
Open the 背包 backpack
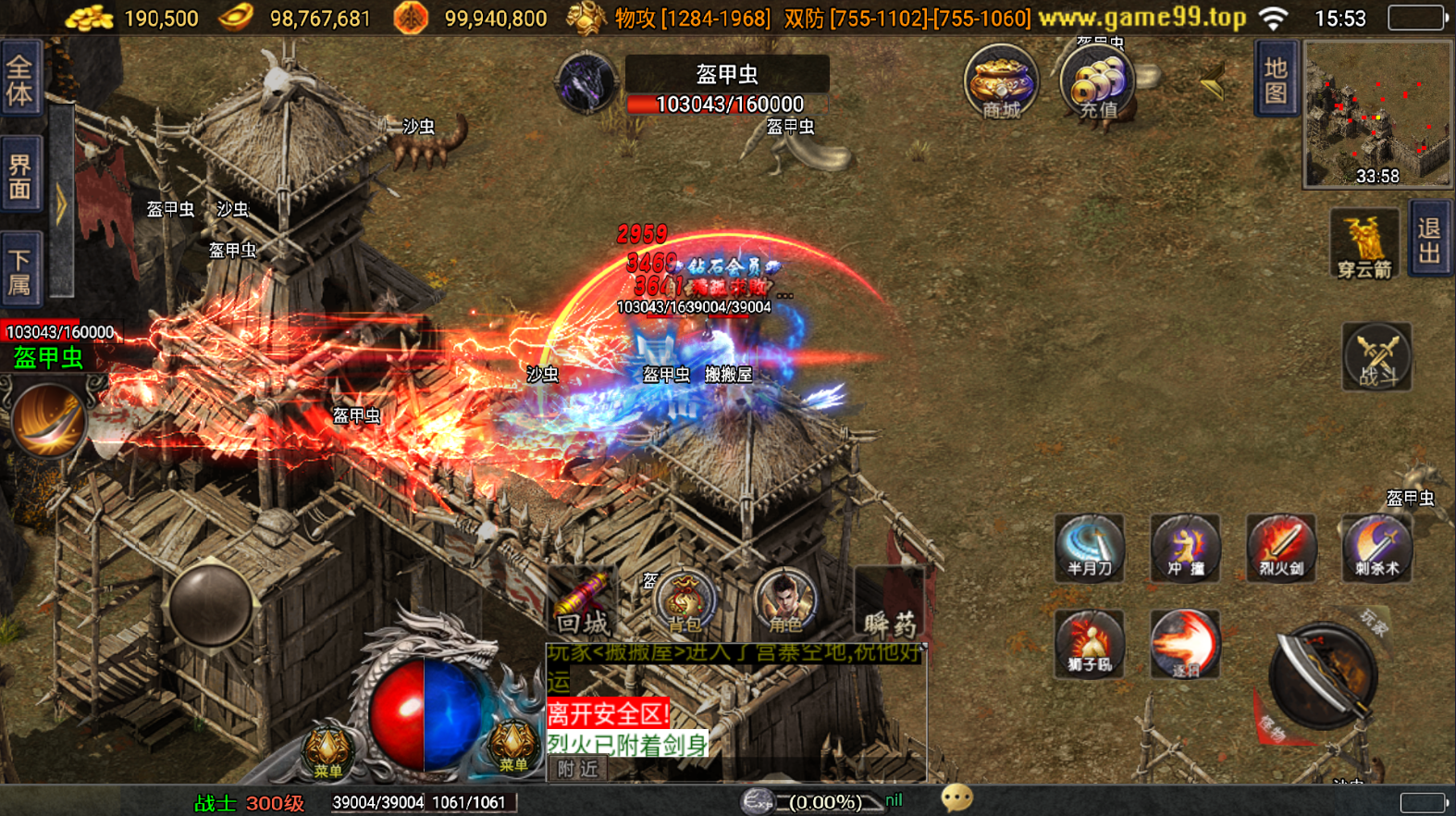point(685,603)
